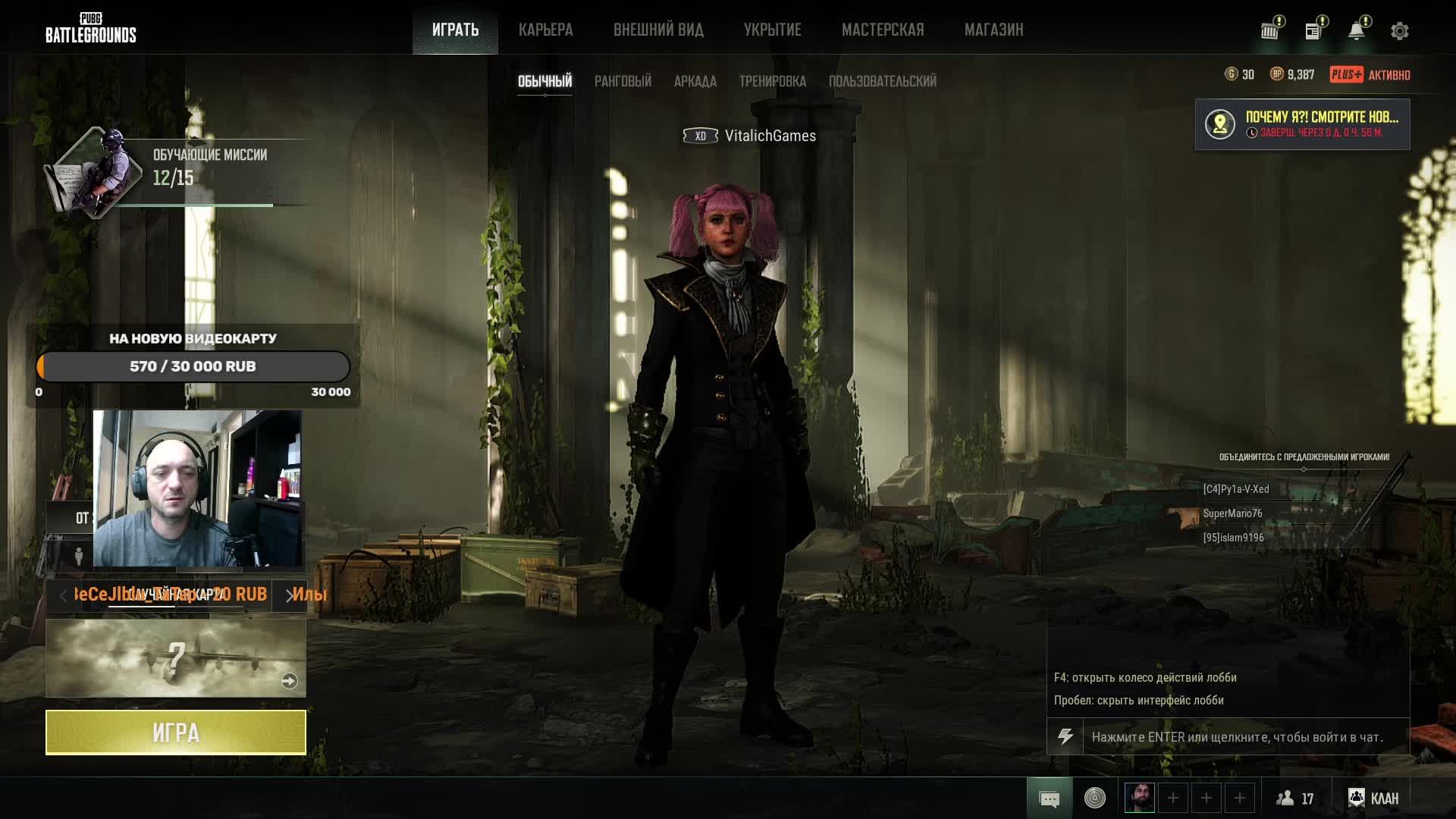Switch to ТРЕНИРОВКА mode
This screenshot has height=819, width=1456.
(772, 81)
